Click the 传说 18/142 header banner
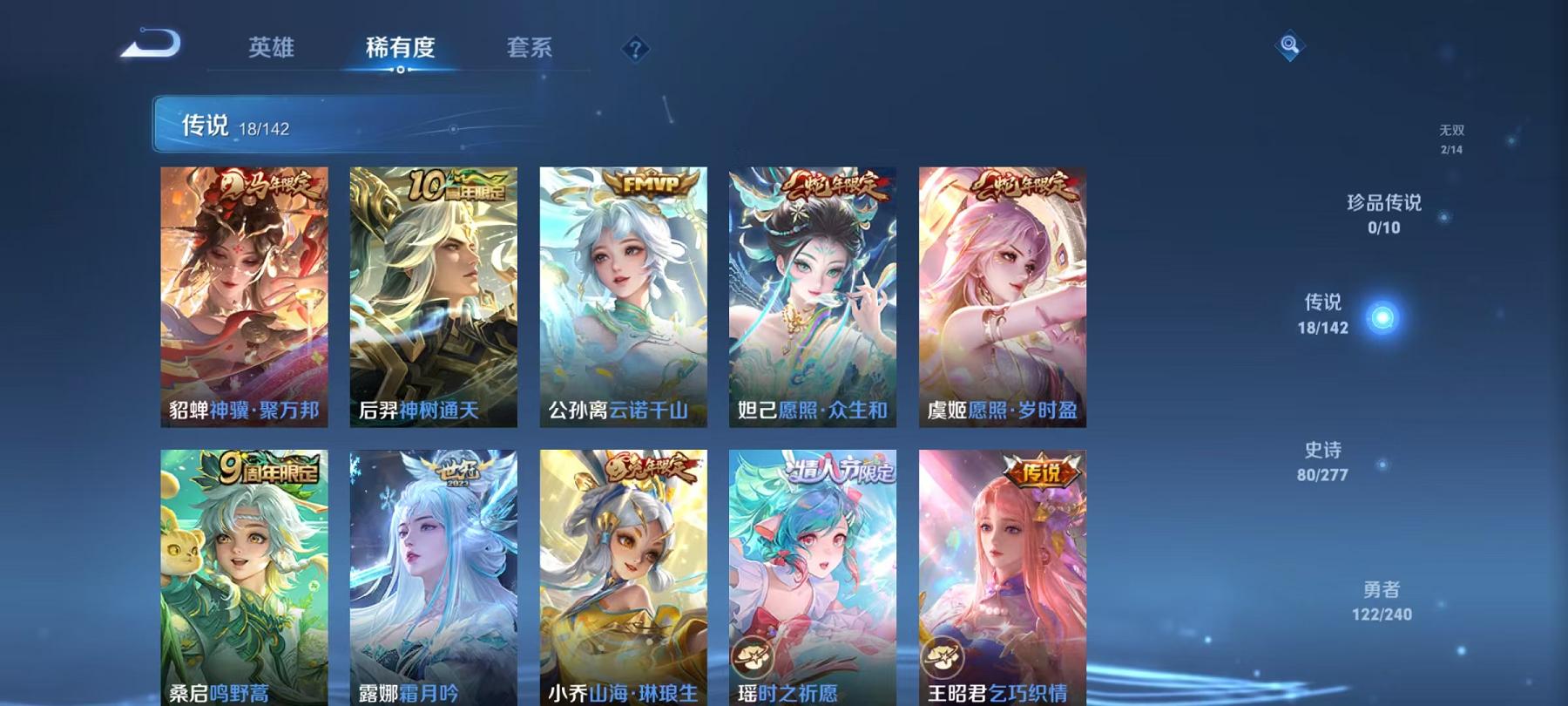This screenshot has width=1568, height=706. [x=348, y=127]
